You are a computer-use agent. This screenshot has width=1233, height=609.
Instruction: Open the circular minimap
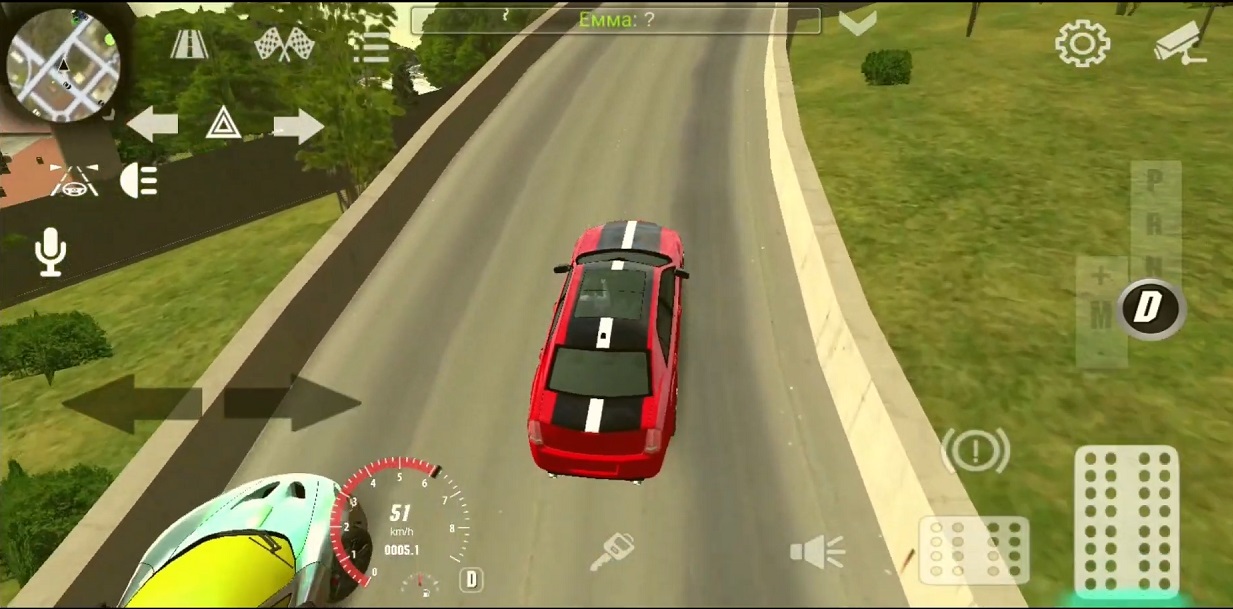pos(63,65)
